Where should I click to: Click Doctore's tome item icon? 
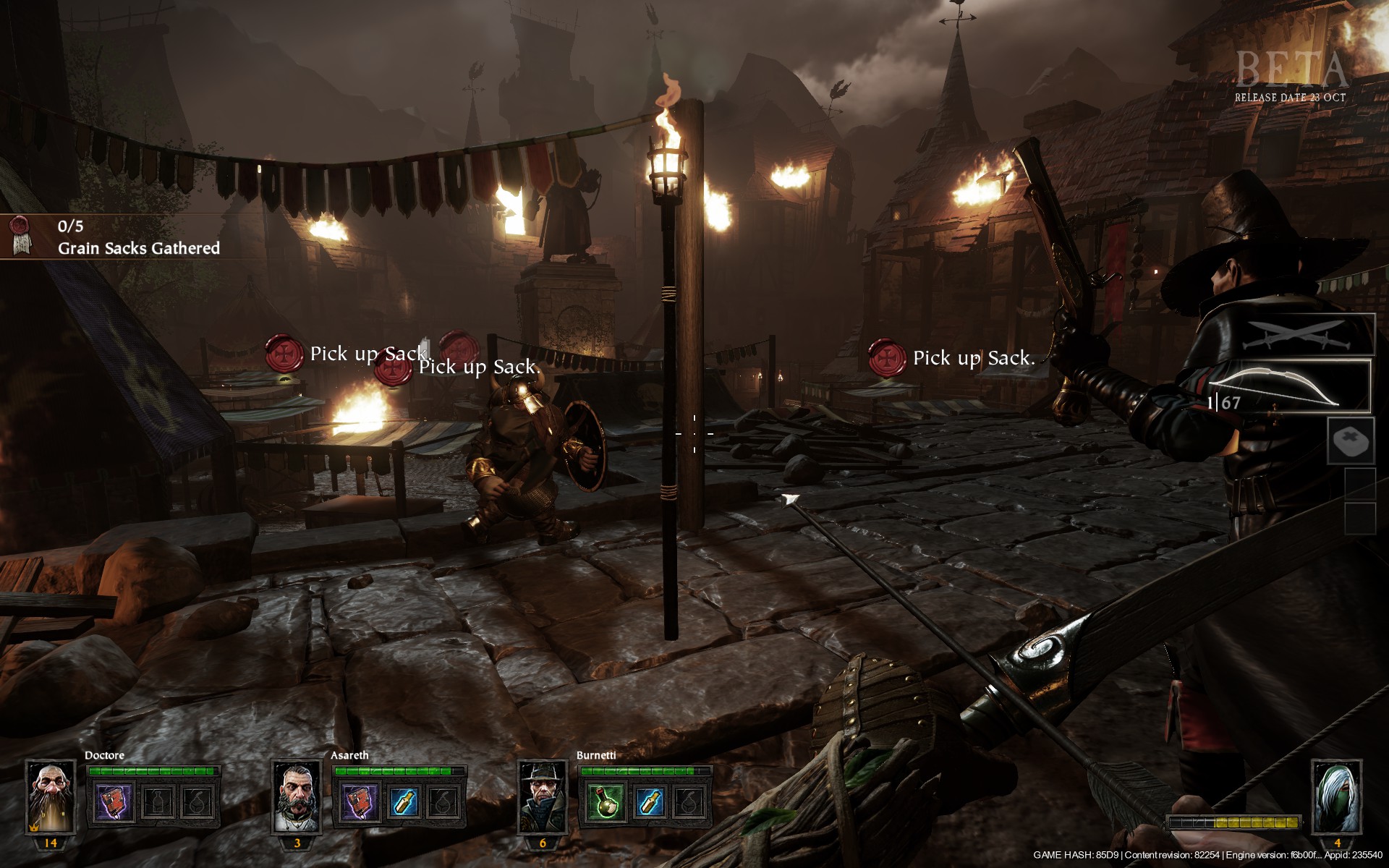coord(115,802)
